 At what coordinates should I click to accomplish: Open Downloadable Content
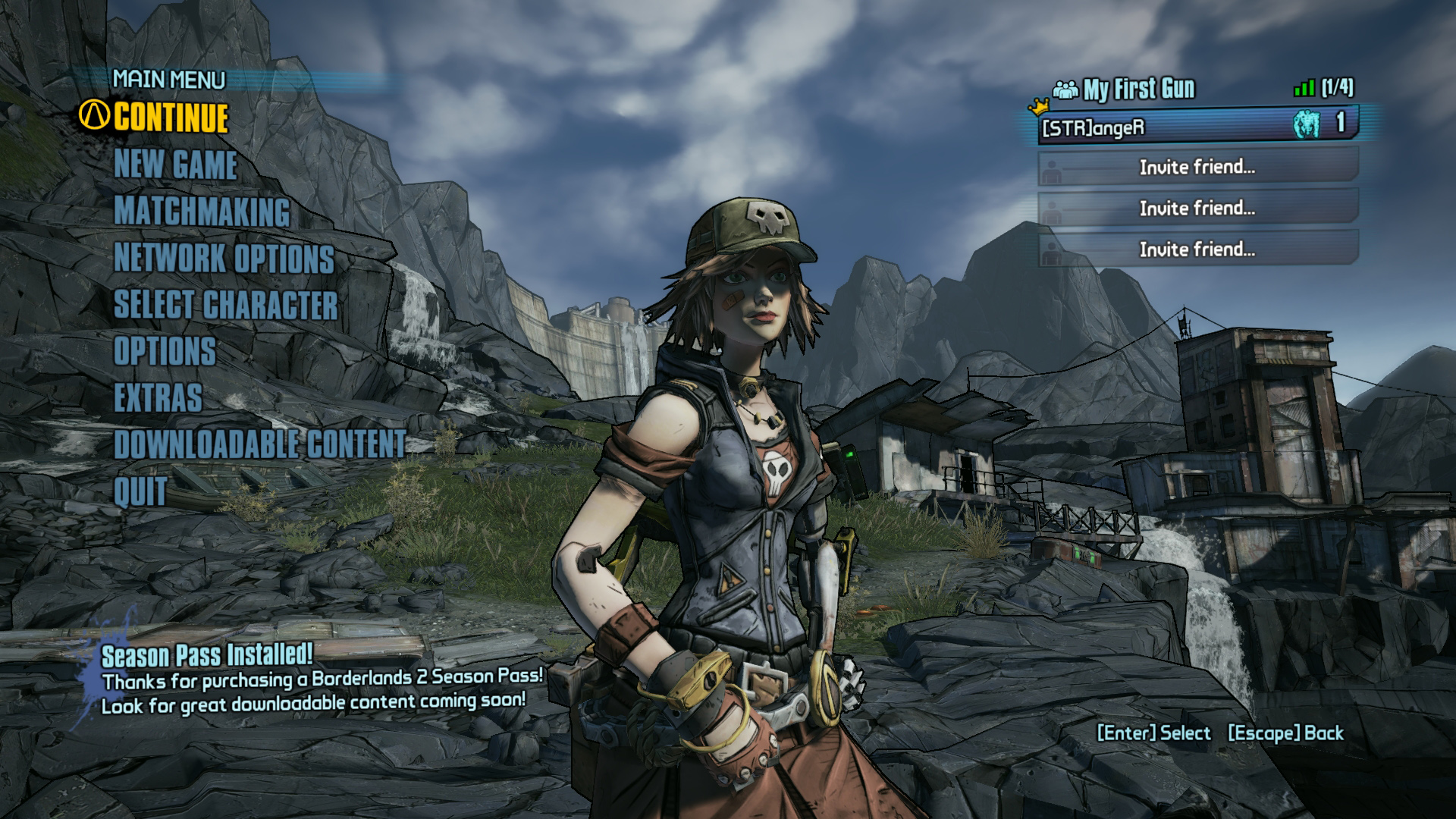click(259, 444)
